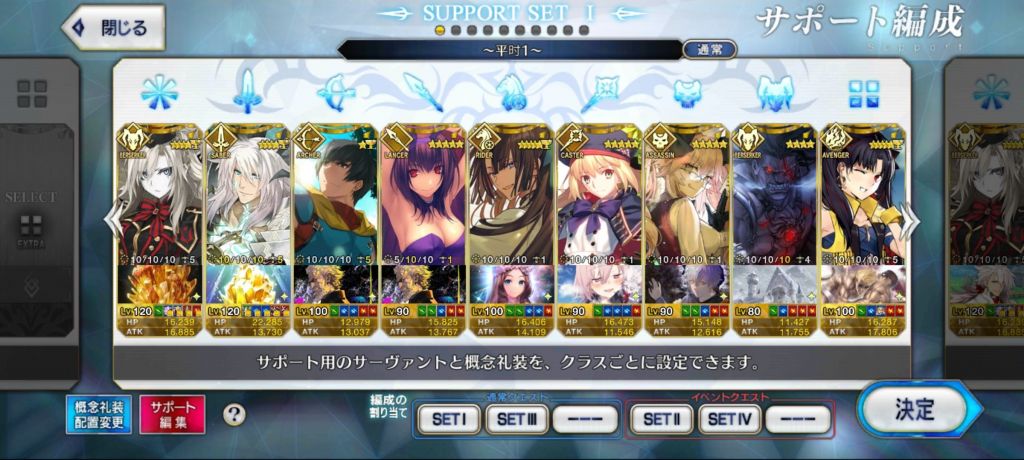Toggle the 通常 mode button
Screen dimensions: 1024x460
709,49
